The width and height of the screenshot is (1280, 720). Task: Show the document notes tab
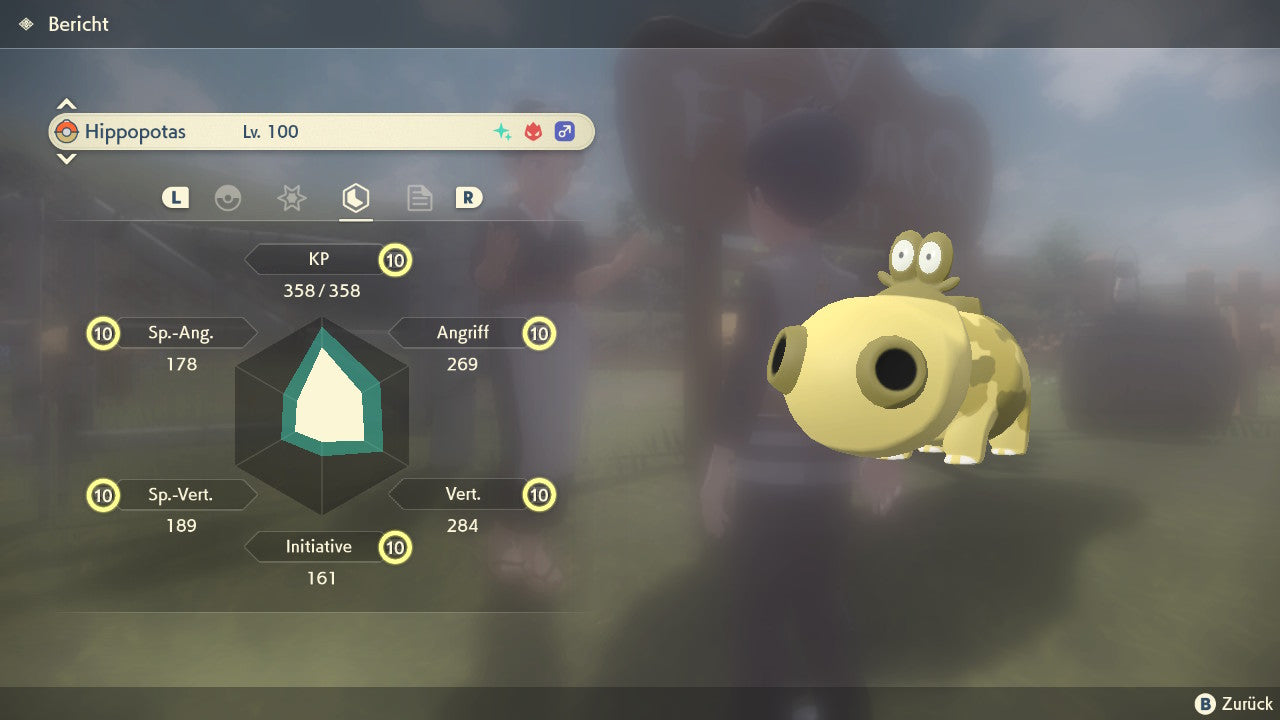point(419,198)
